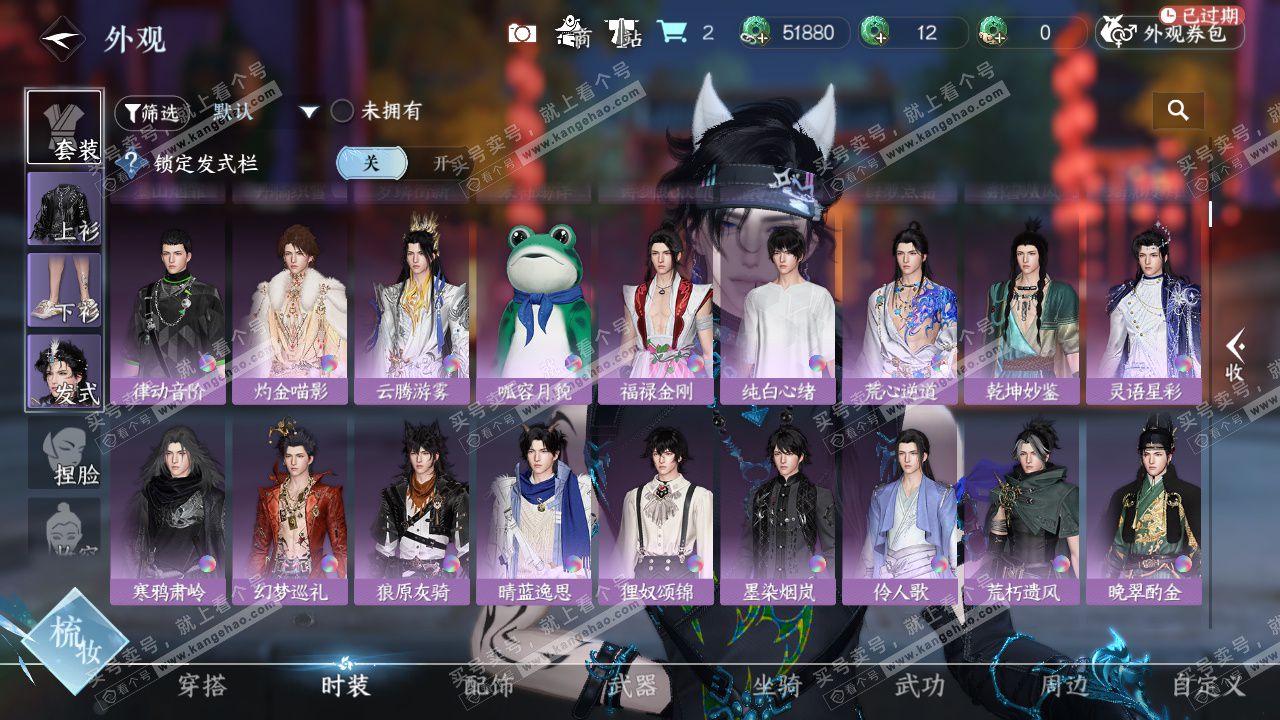Select the 上衫 category tab

[65, 208]
